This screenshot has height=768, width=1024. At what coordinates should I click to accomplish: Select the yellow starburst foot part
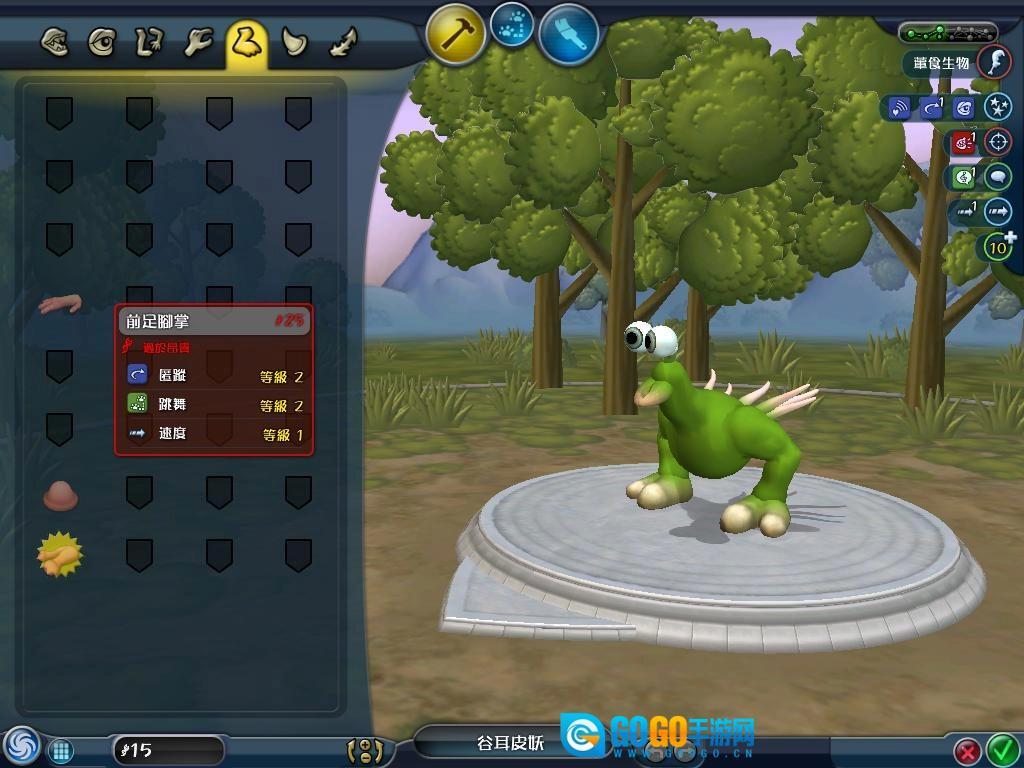pyautogui.click(x=59, y=555)
